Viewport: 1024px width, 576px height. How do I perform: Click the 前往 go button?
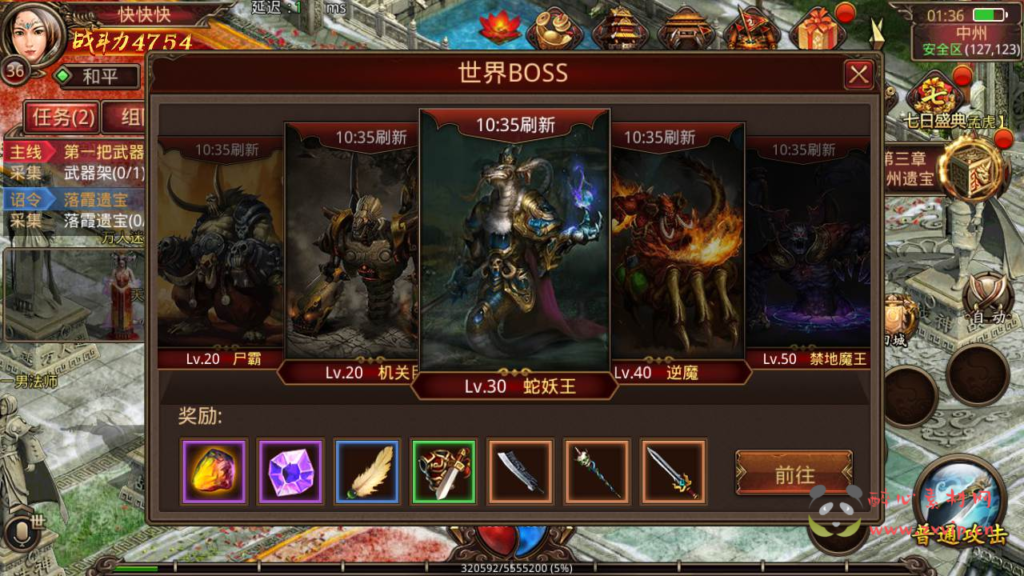click(x=794, y=474)
